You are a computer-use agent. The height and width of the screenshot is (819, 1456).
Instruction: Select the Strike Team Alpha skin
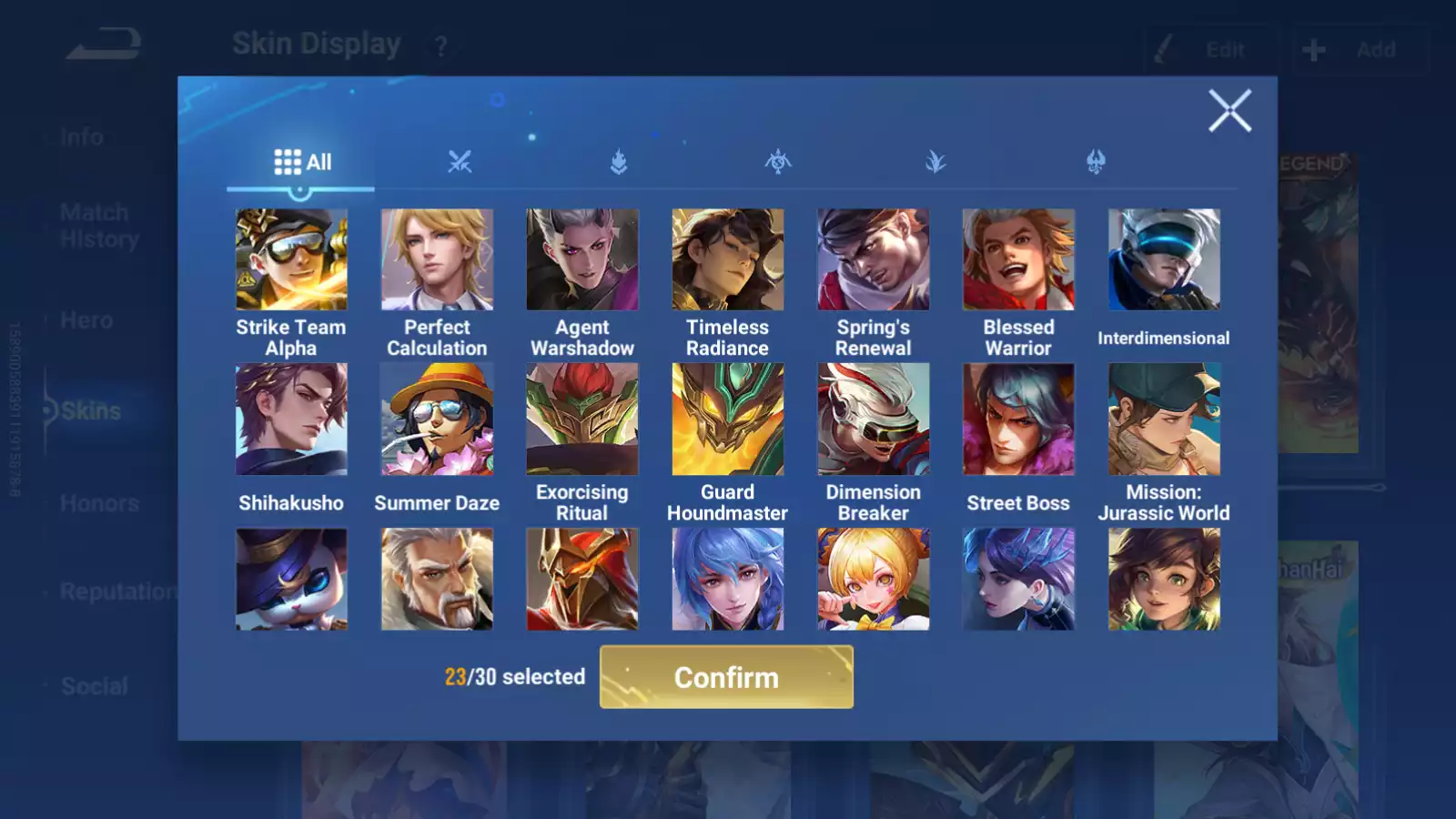coord(291,260)
